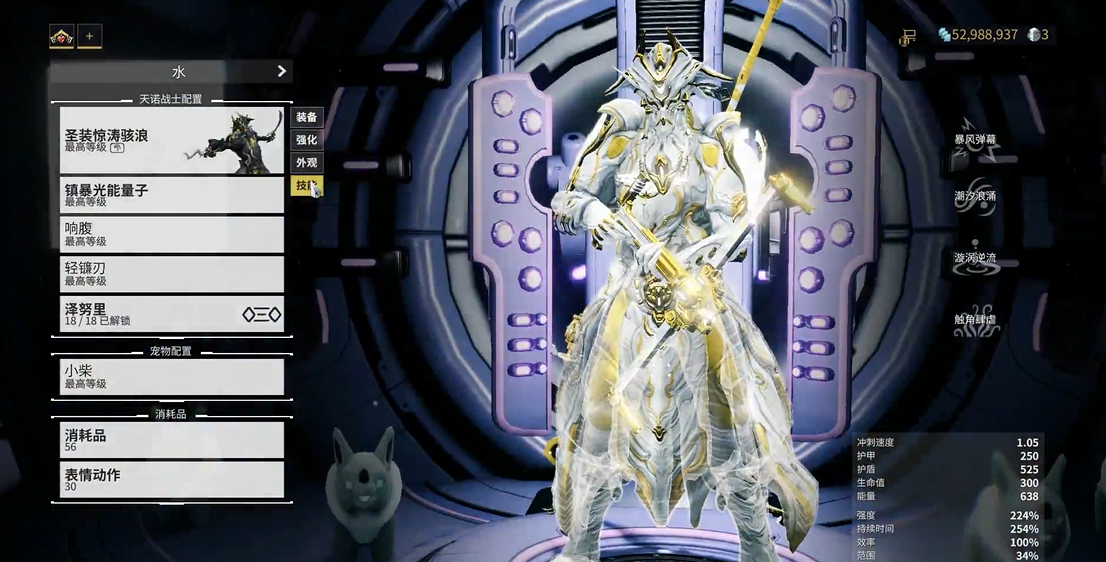Open the 外观 appearance tab
Screen dimensions: 1106x562
[x=306, y=162]
